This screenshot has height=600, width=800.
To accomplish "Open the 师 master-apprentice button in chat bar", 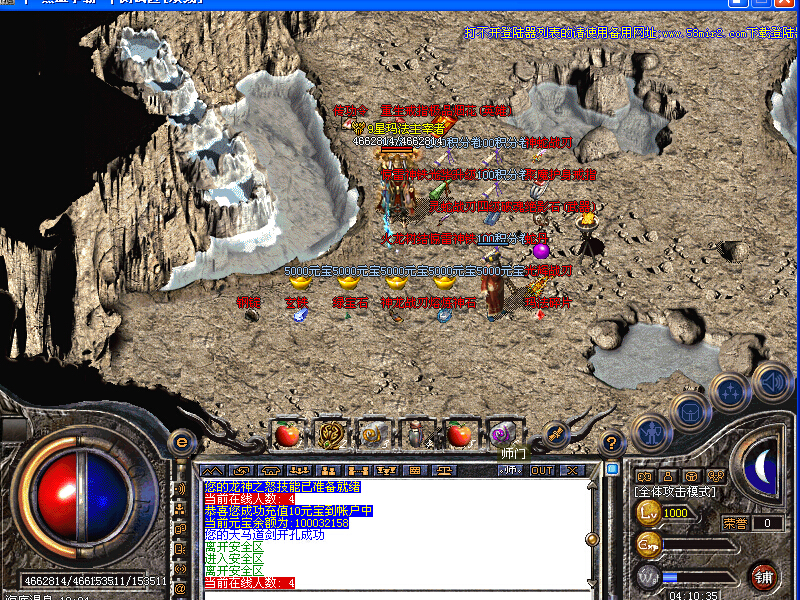I will point(511,469).
